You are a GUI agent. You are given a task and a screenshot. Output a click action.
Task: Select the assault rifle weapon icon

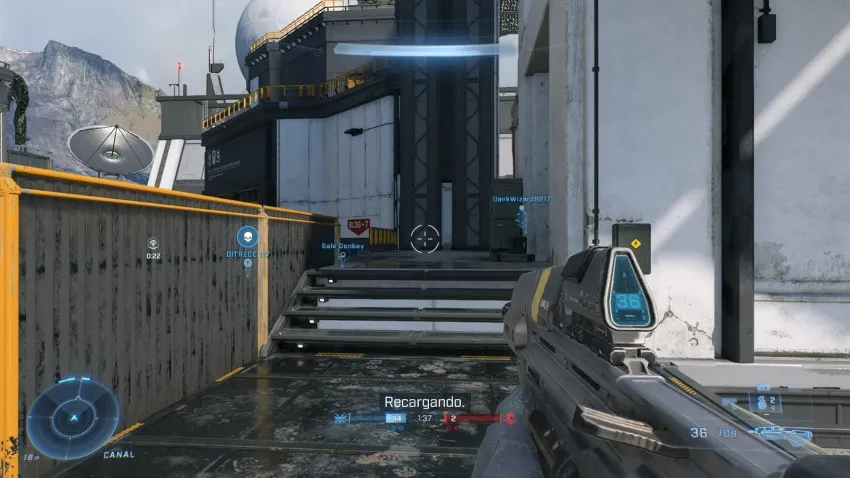tap(783, 434)
